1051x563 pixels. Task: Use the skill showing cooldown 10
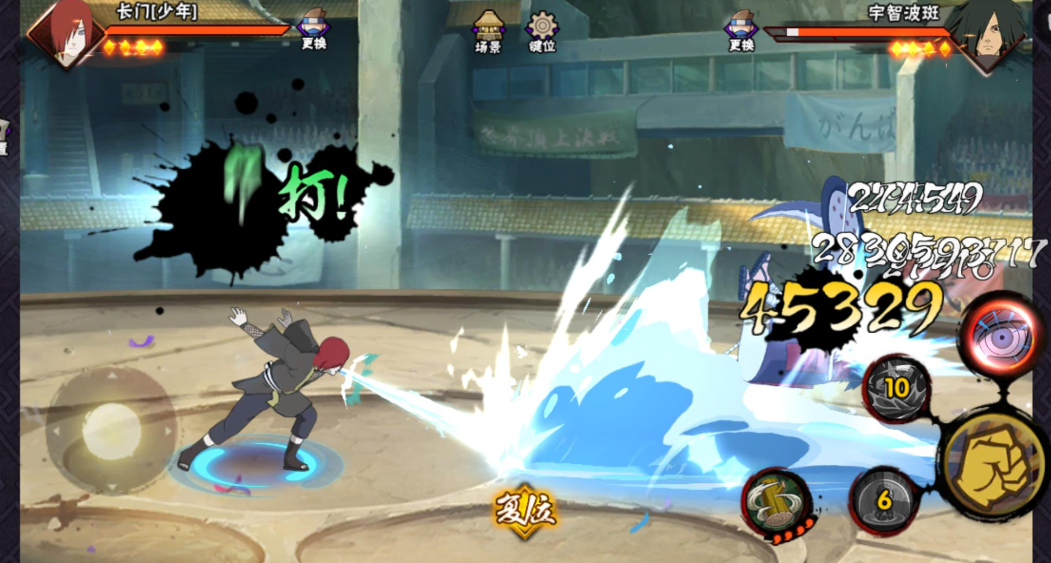point(896,389)
